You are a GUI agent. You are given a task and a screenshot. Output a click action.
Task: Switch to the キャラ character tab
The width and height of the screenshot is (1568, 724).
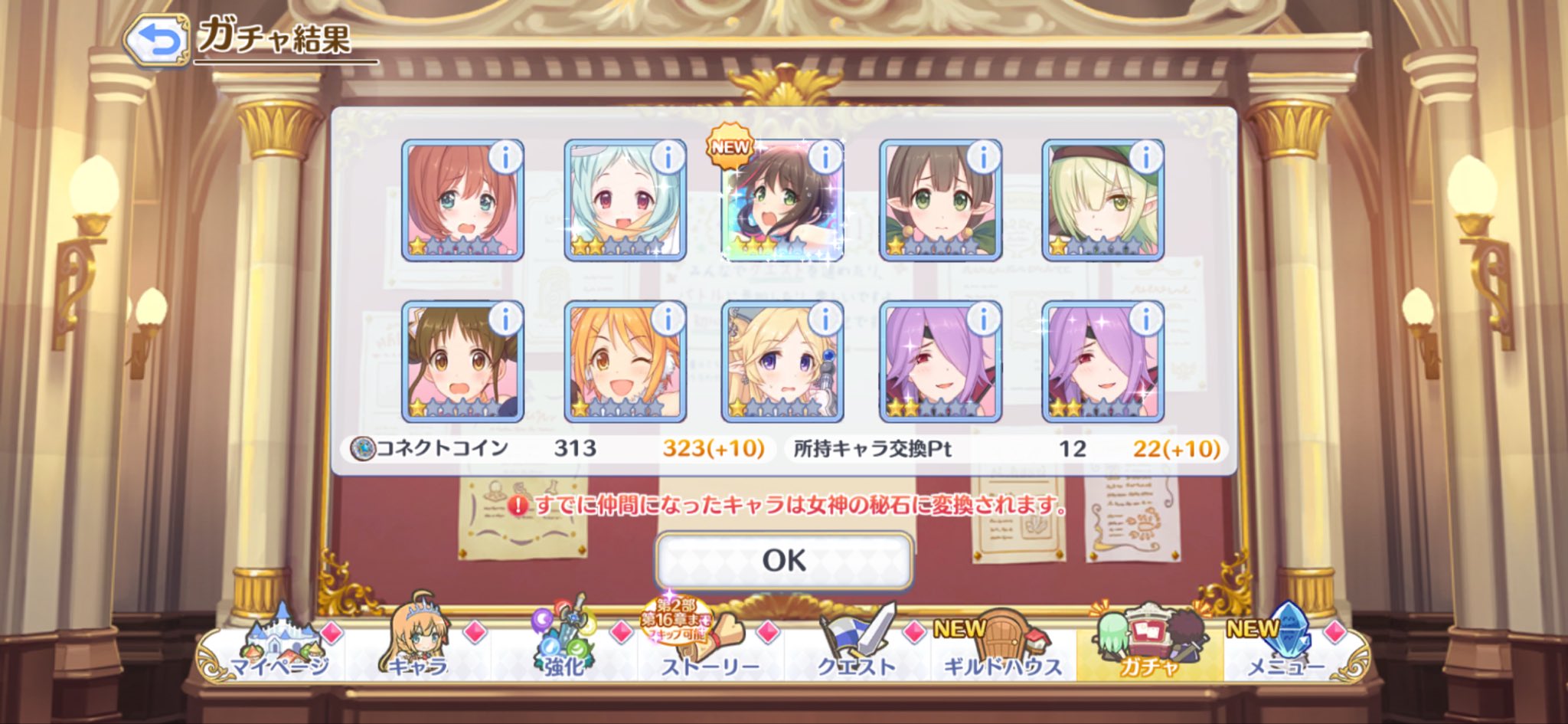pos(417,651)
